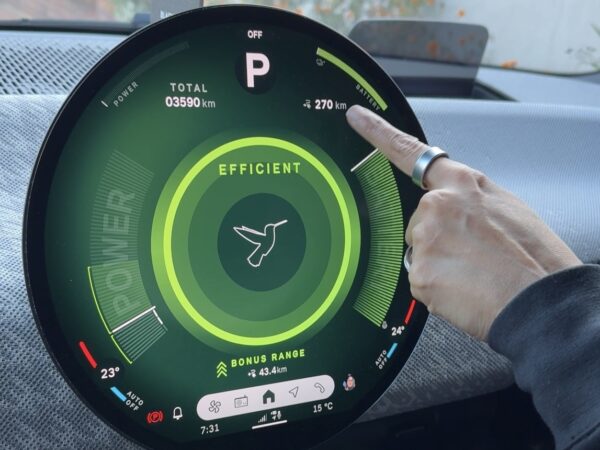Tap the hummingbird Efficient mode emblem
The height and width of the screenshot is (450, 600).
[259, 240]
